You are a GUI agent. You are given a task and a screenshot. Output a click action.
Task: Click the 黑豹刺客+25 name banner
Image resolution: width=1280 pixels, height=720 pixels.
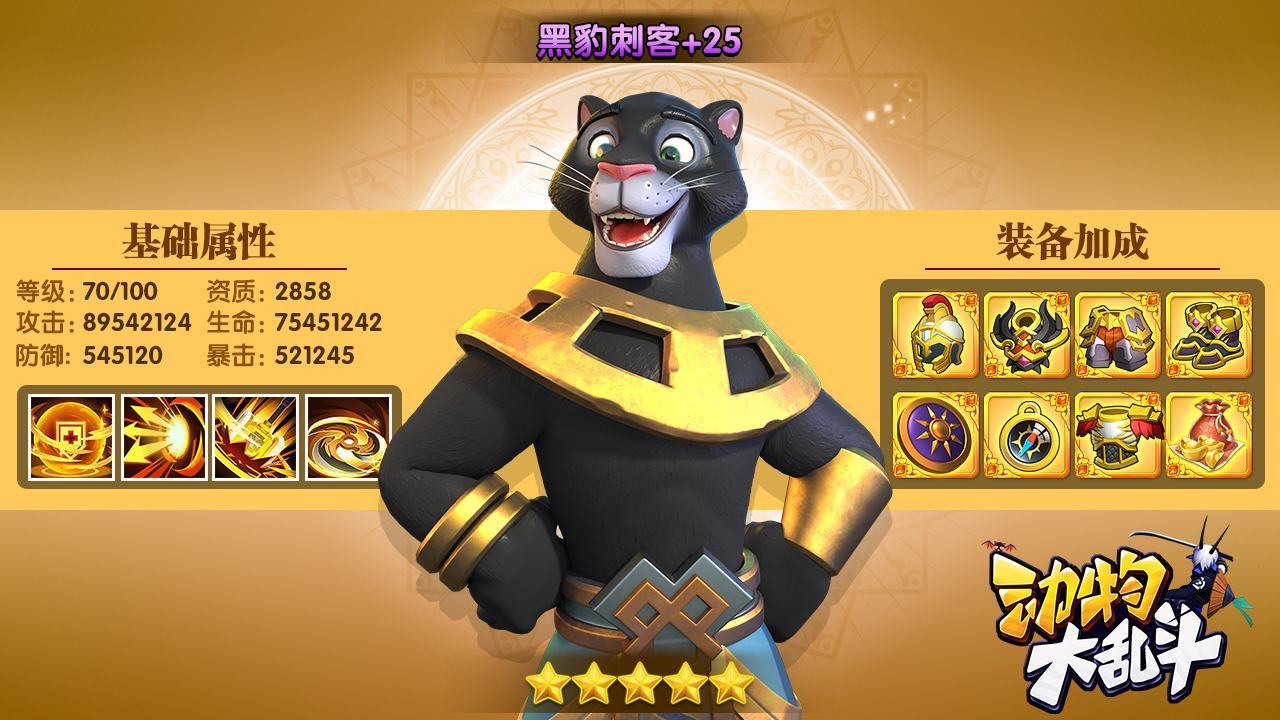[638, 40]
